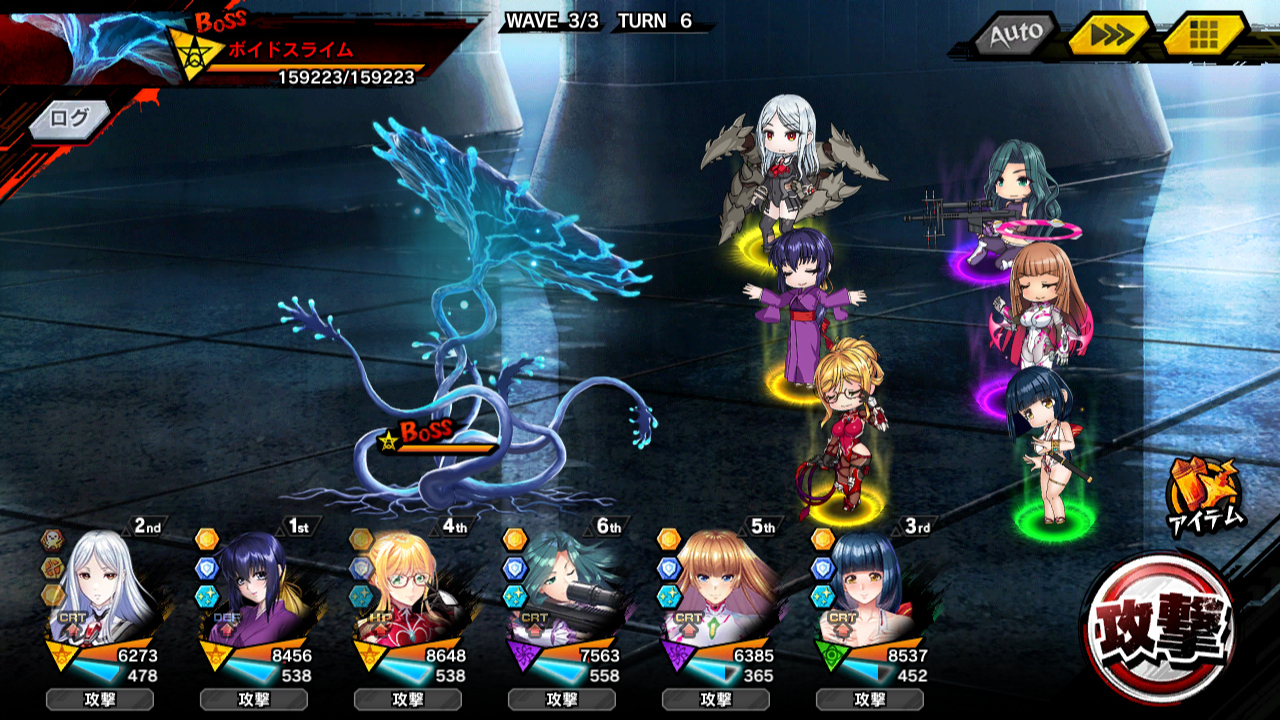
Task: Activate the fast-forward speed button
Action: pos(1106,36)
